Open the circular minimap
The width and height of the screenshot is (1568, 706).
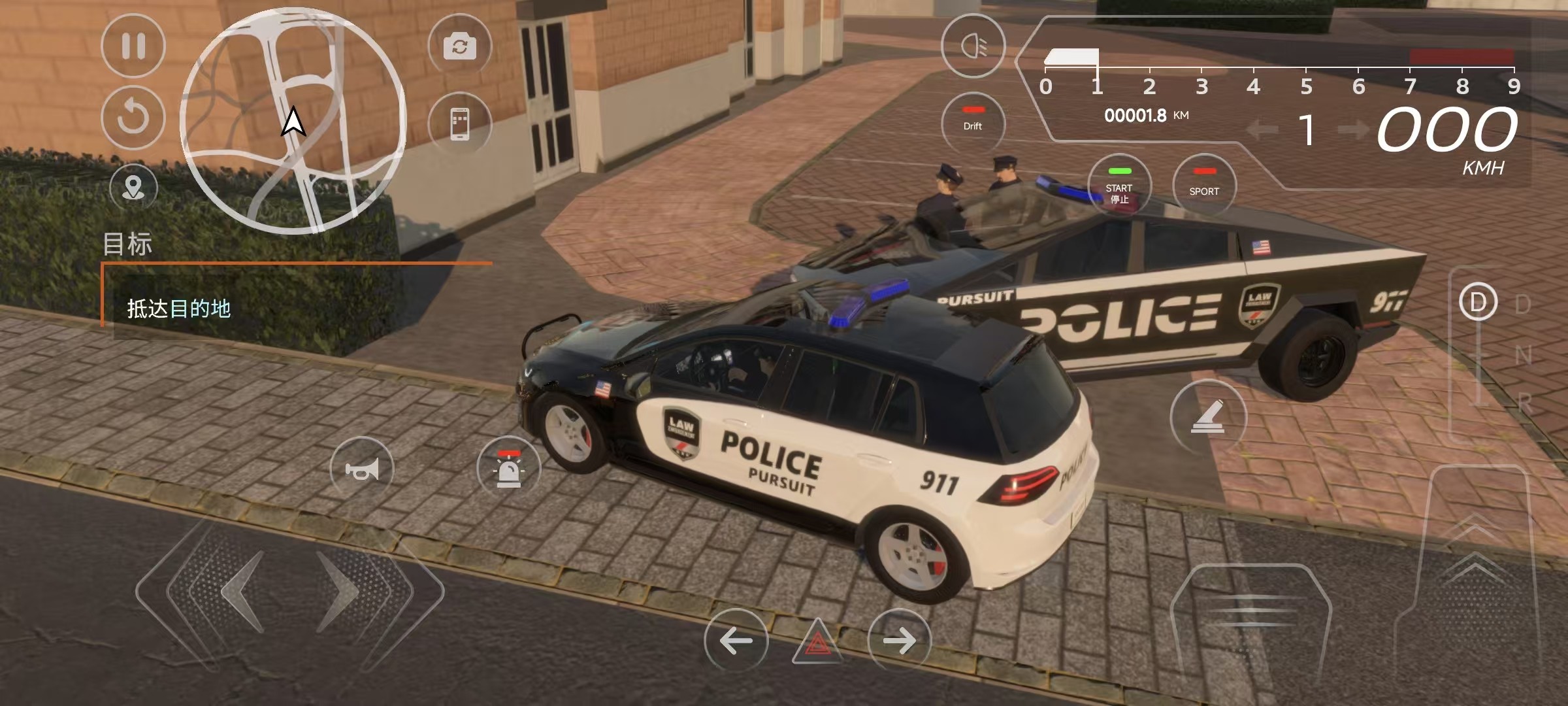[x=293, y=120]
